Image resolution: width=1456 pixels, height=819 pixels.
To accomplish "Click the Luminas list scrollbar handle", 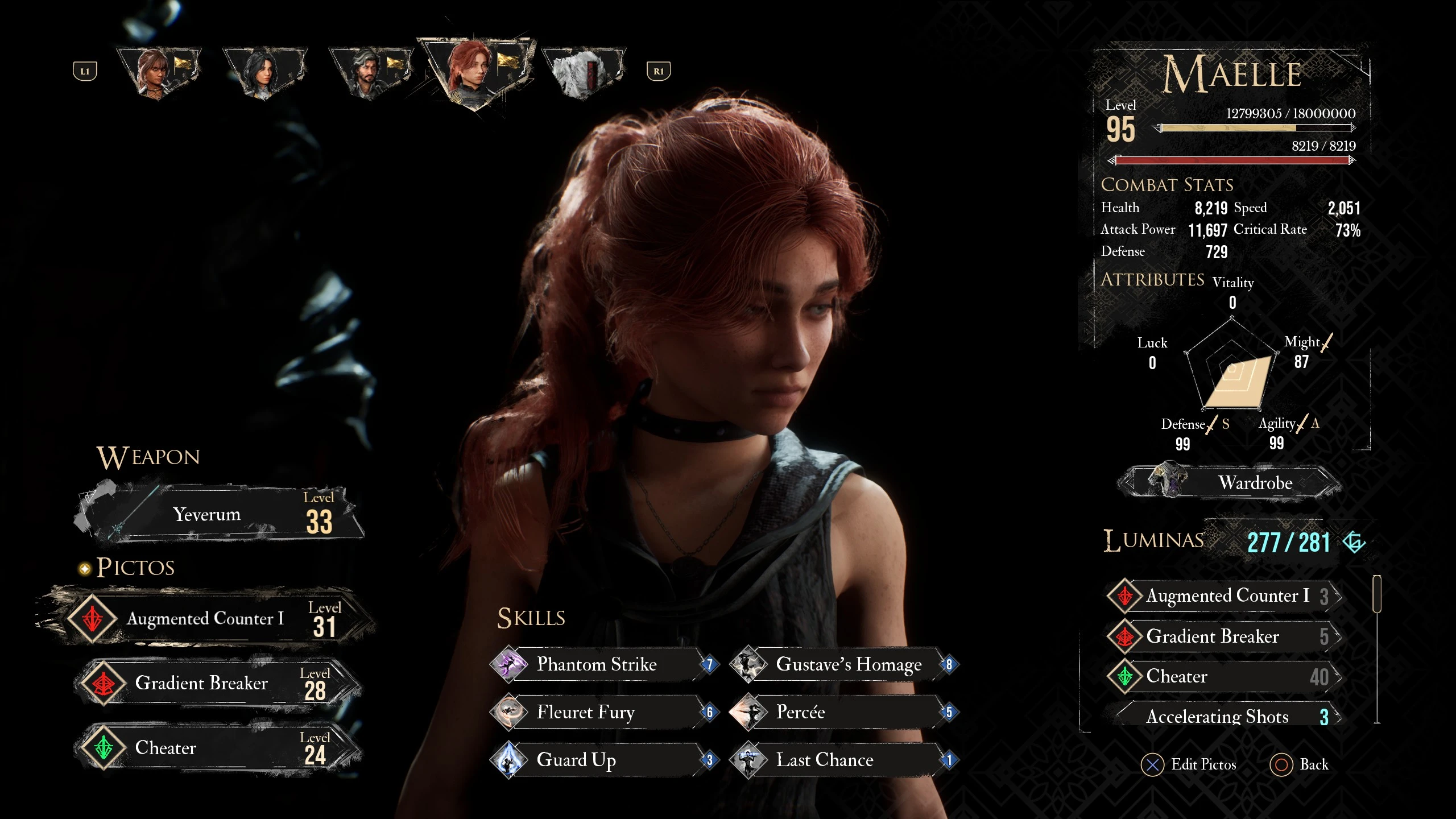I will coord(1377,594).
